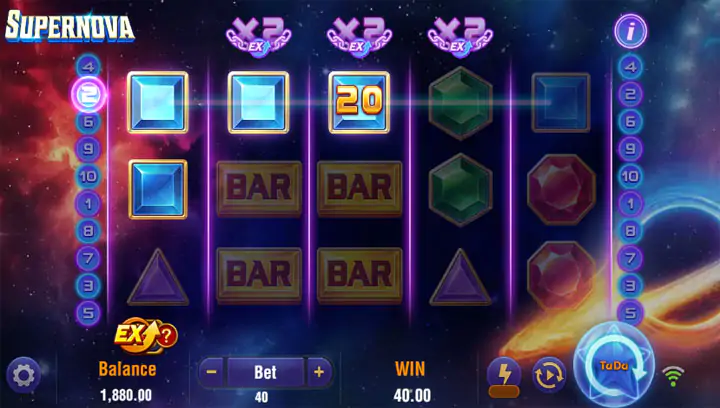720x408 pixels.
Task: Open the settings gear menu
Action: click(23, 375)
